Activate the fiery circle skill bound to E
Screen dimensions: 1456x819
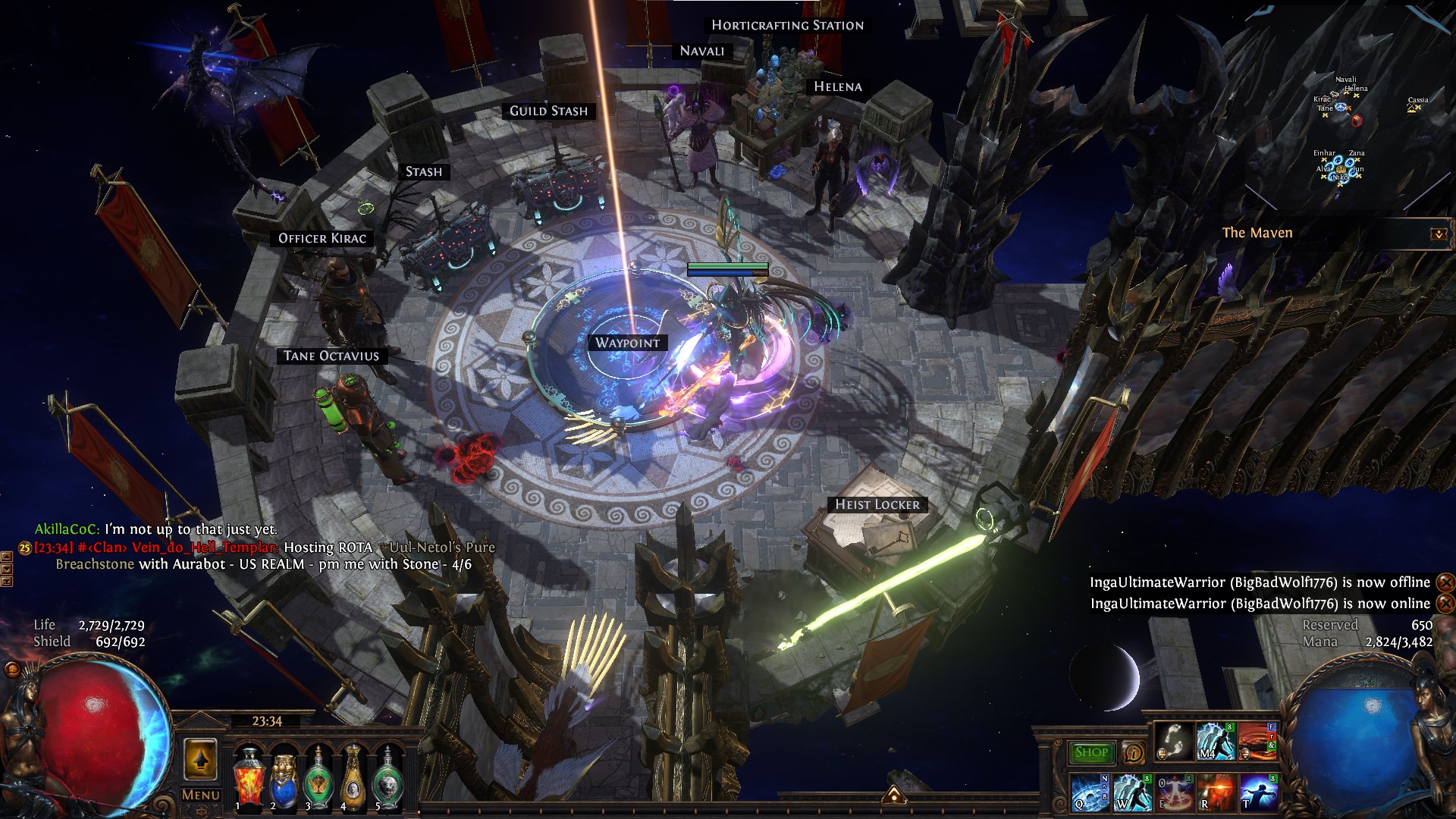(x=1173, y=792)
